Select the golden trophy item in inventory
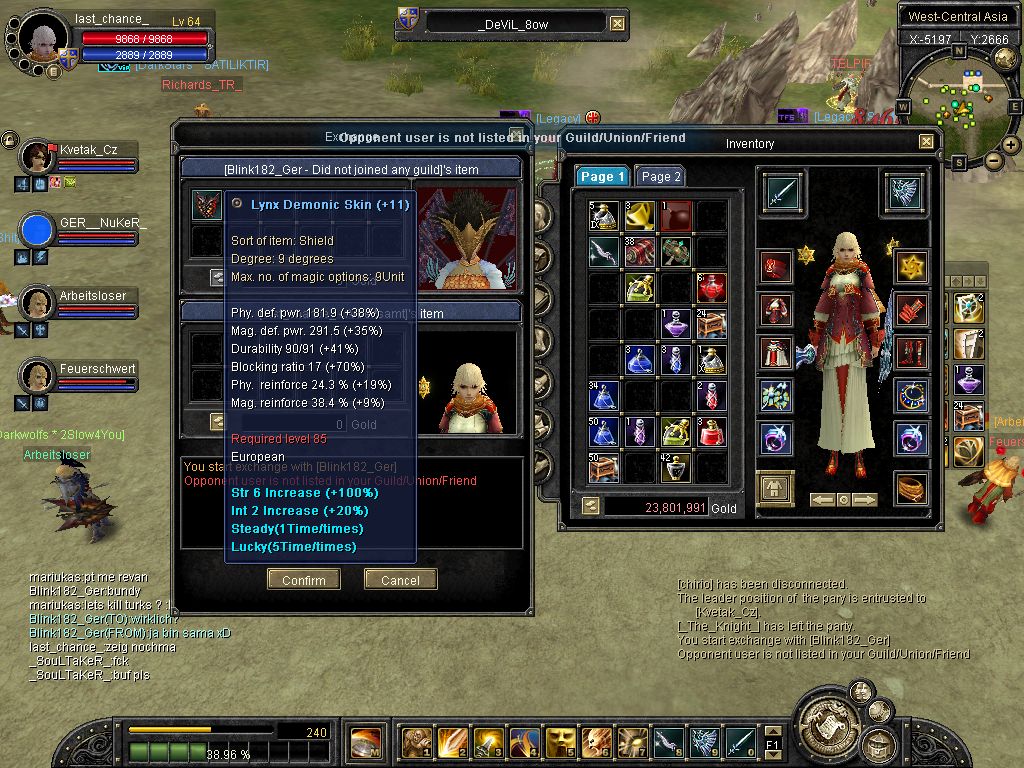Screen dimensions: 1024x768 point(639,215)
